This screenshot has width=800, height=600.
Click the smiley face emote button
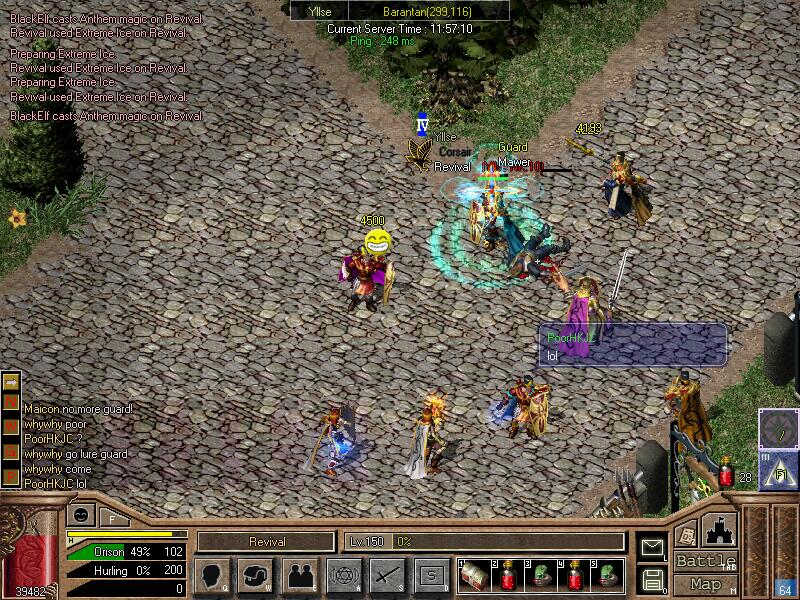coord(78,516)
